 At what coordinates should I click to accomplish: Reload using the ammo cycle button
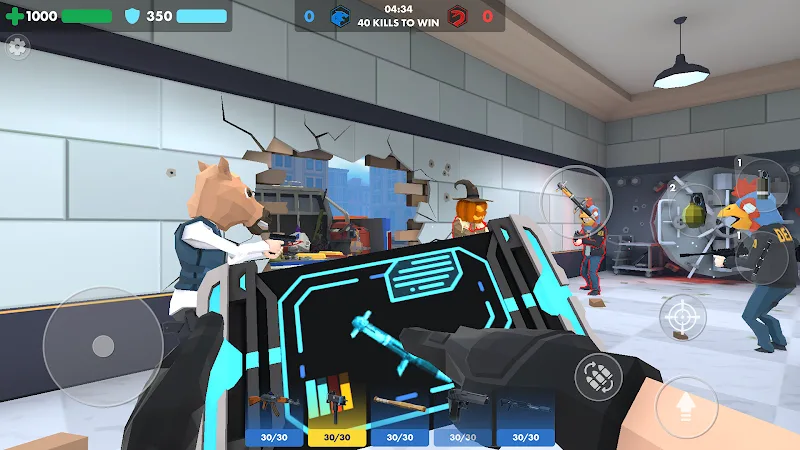pyautogui.click(x=599, y=377)
